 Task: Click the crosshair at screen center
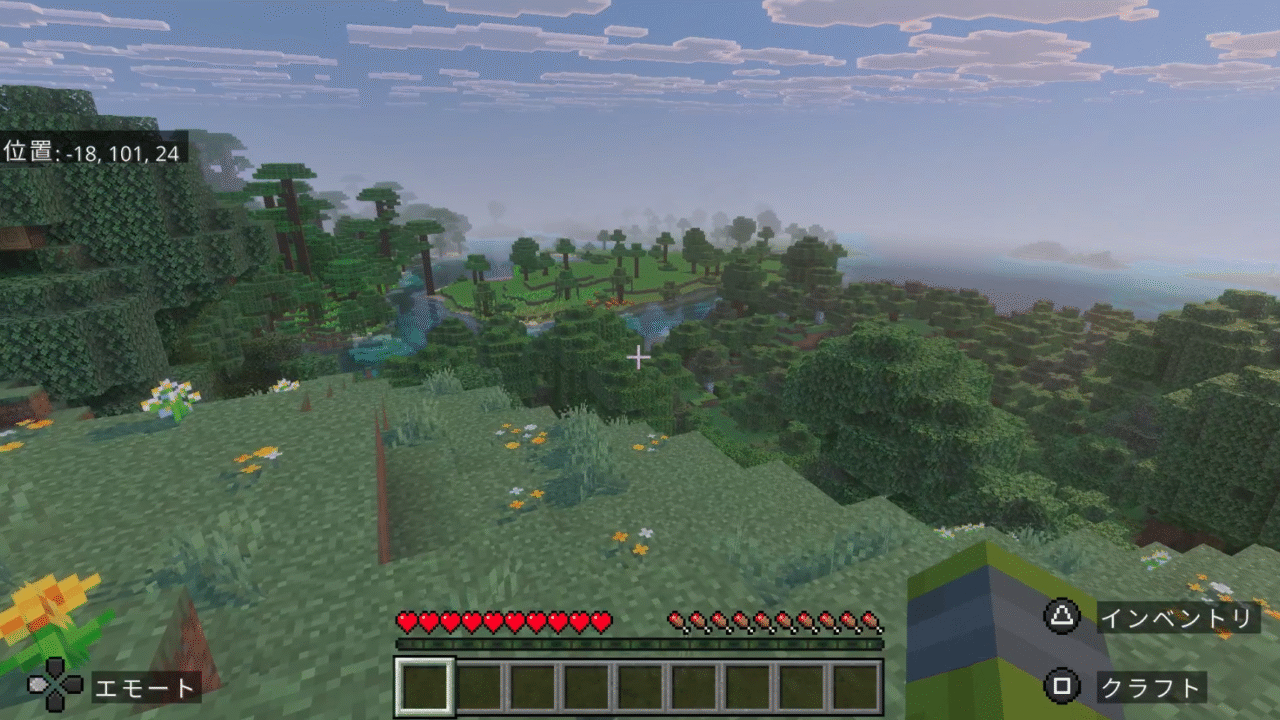point(640,355)
